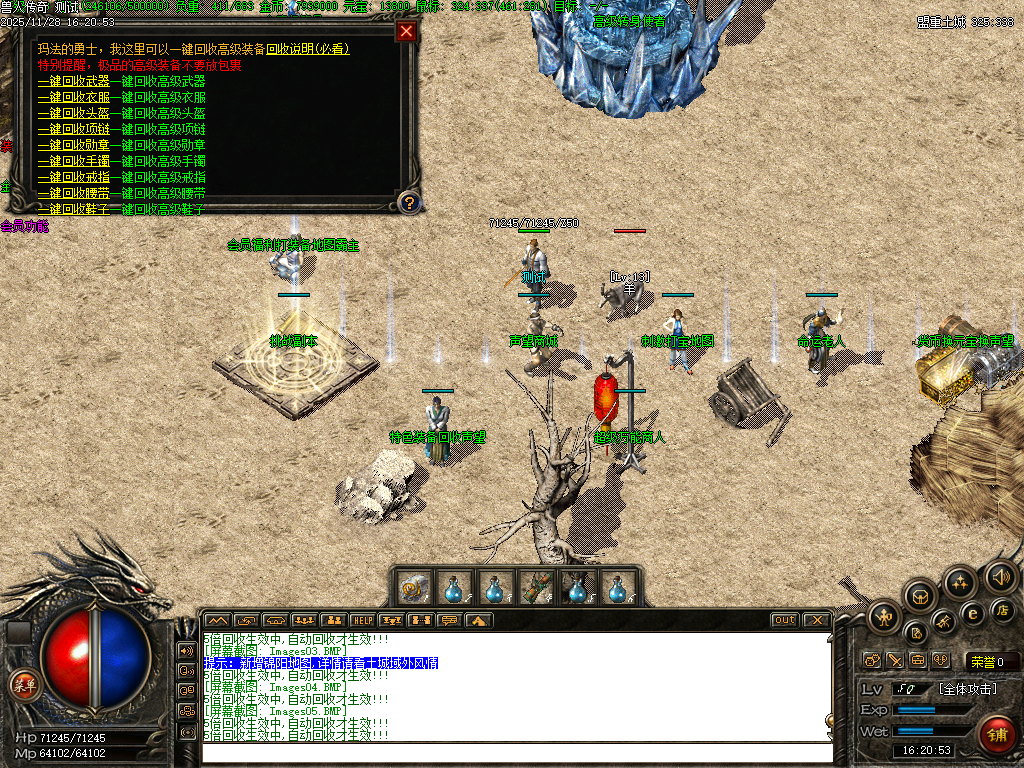This screenshot has height=768, width=1024.
Task: Click the question mark help icon in the dialog
Action: click(408, 203)
